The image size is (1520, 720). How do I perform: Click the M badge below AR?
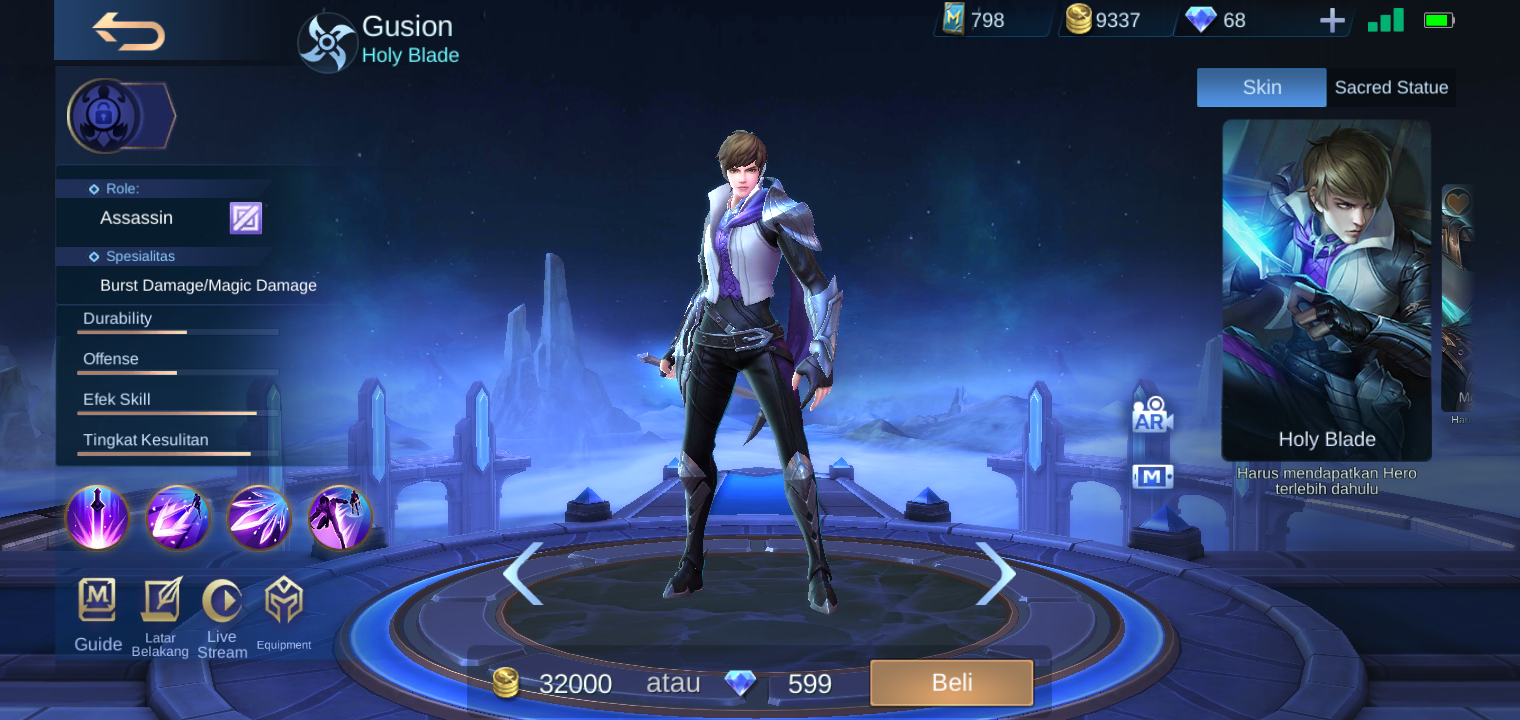coord(1151,476)
